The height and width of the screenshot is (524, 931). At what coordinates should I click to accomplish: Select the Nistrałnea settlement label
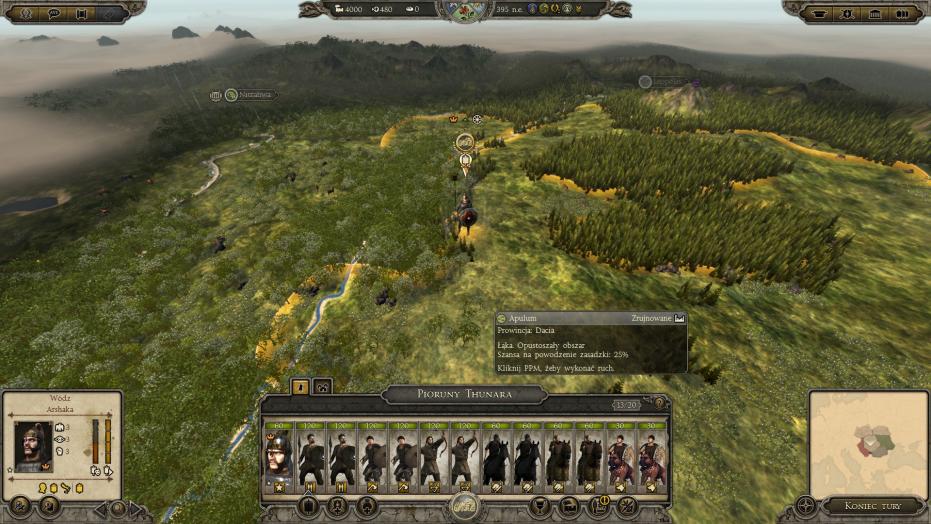(x=250, y=95)
